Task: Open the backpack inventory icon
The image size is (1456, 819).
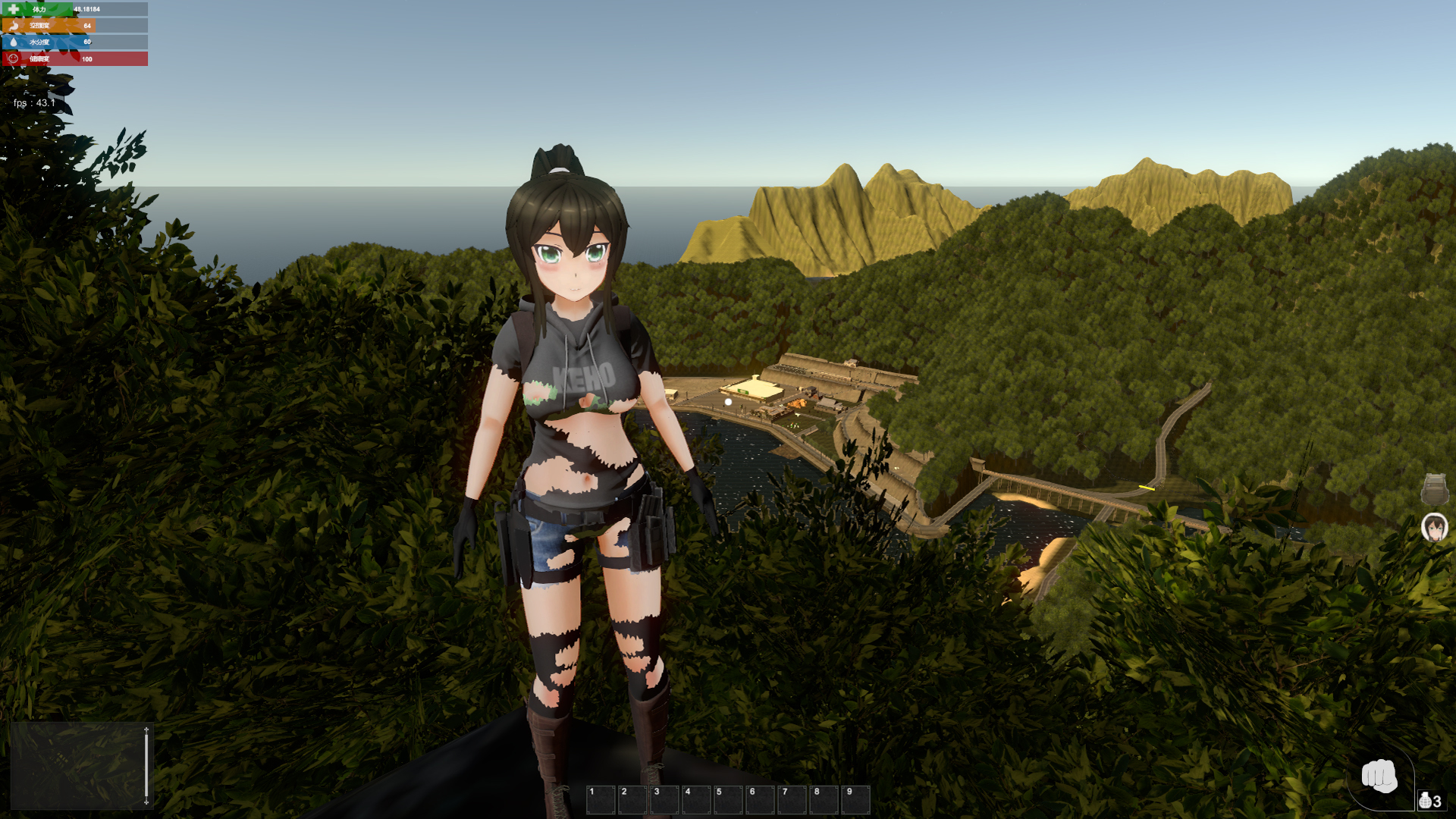Action: [x=1434, y=490]
